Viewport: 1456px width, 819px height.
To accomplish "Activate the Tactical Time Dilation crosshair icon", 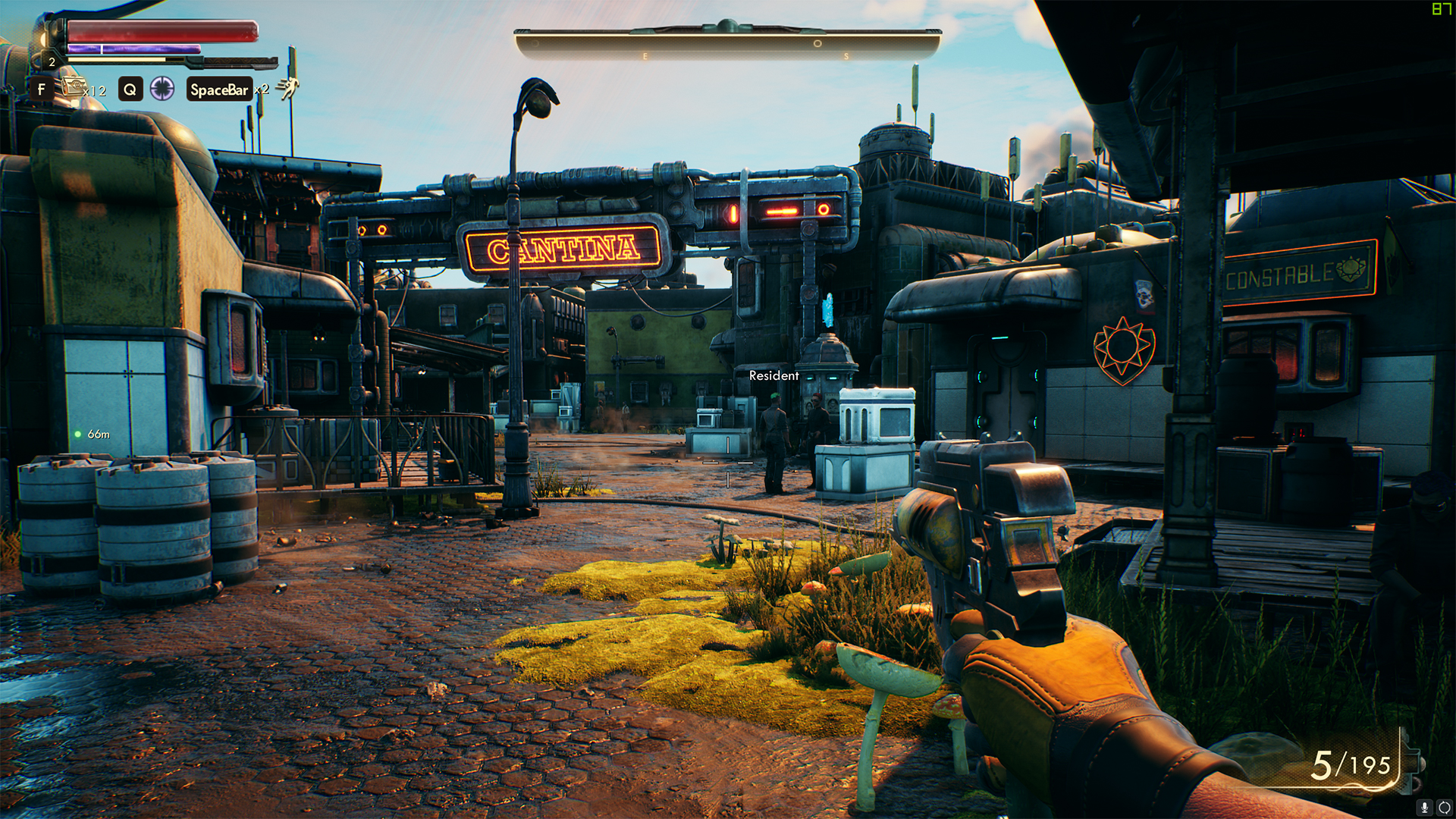I will click(162, 89).
